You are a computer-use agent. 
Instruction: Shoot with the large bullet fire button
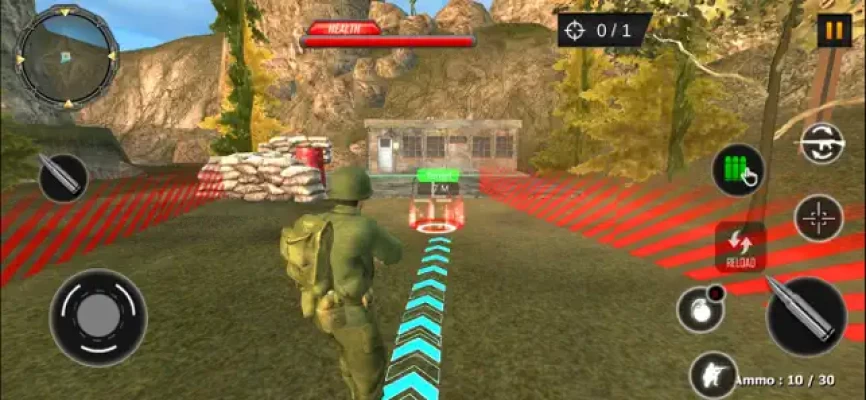(806, 316)
